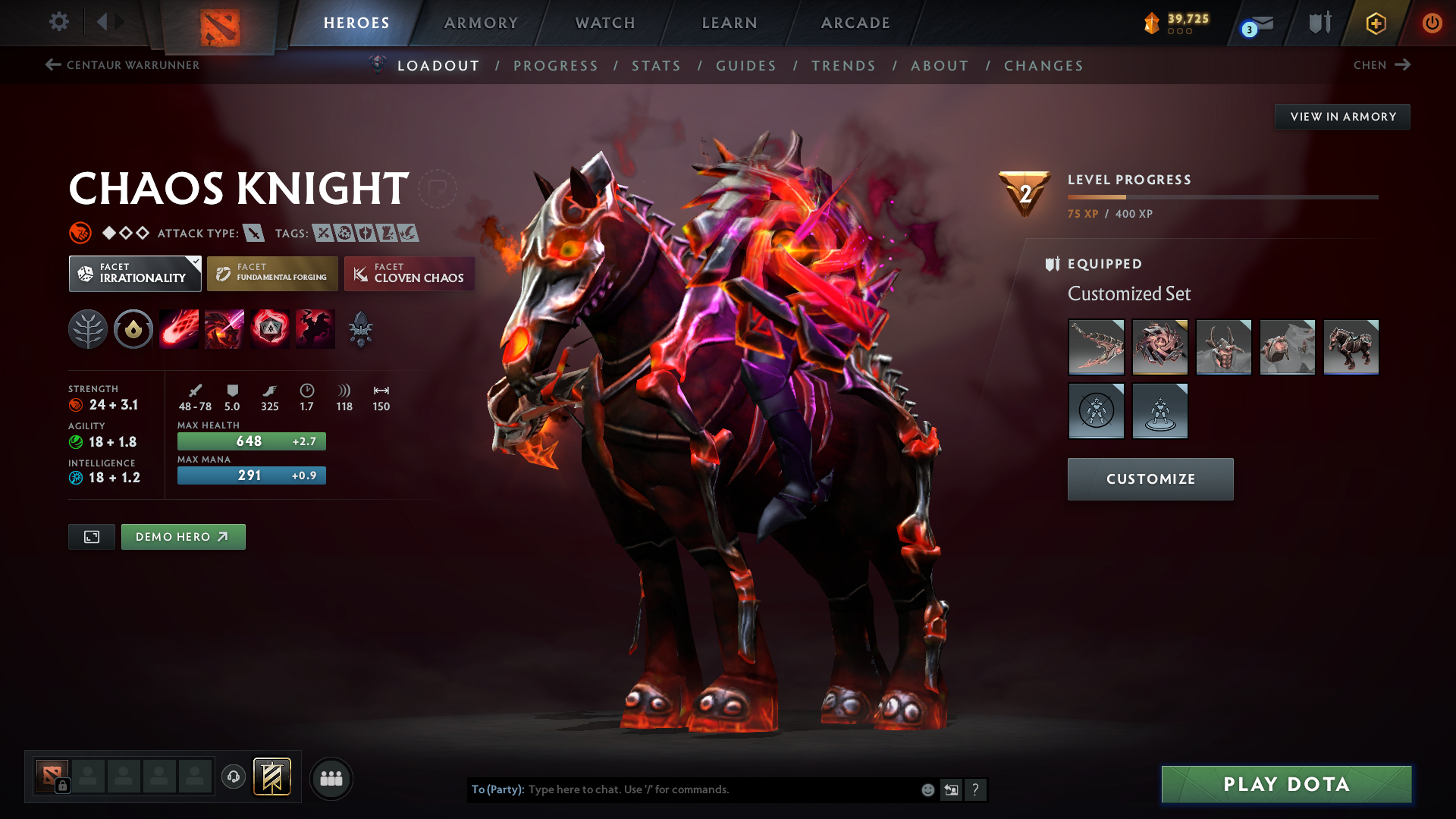Click the settings gear icon

58,22
